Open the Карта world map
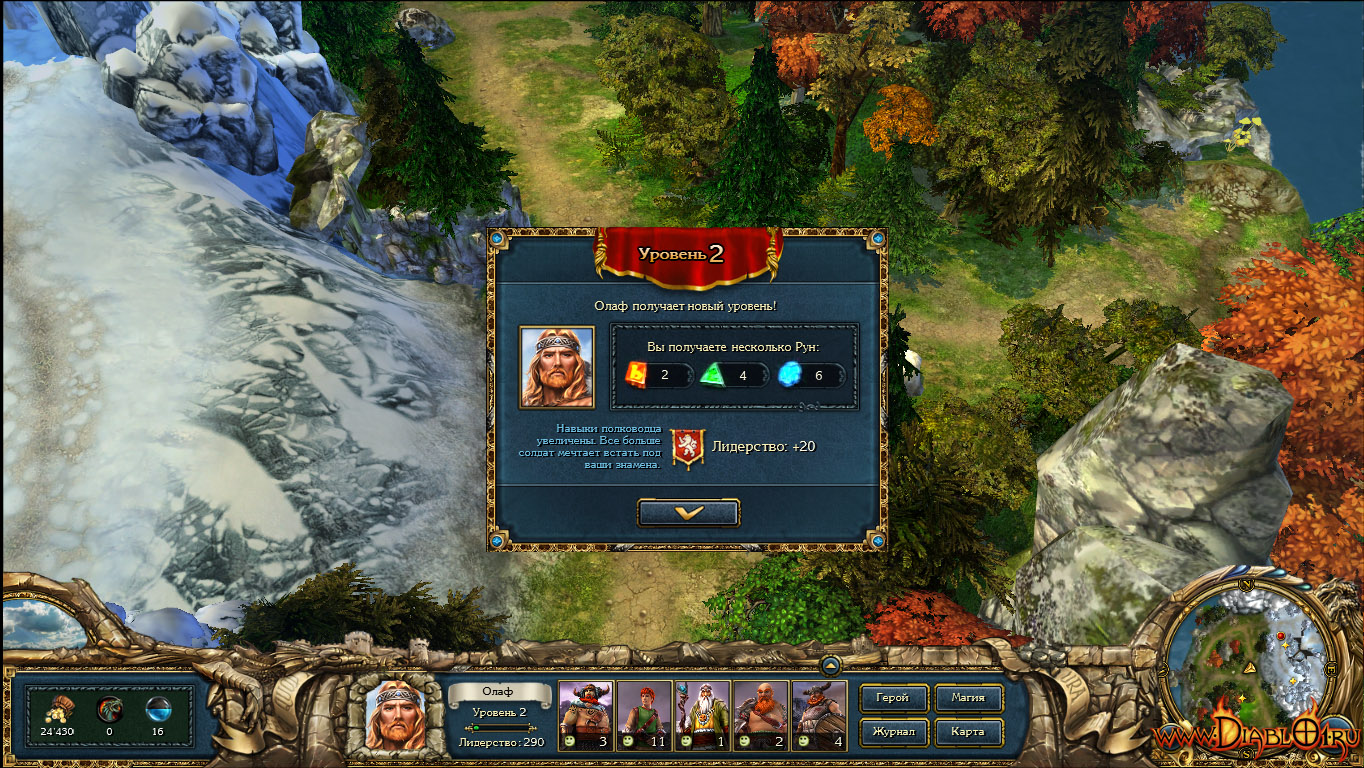Image resolution: width=1364 pixels, height=768 pixels. click(968, 732)
